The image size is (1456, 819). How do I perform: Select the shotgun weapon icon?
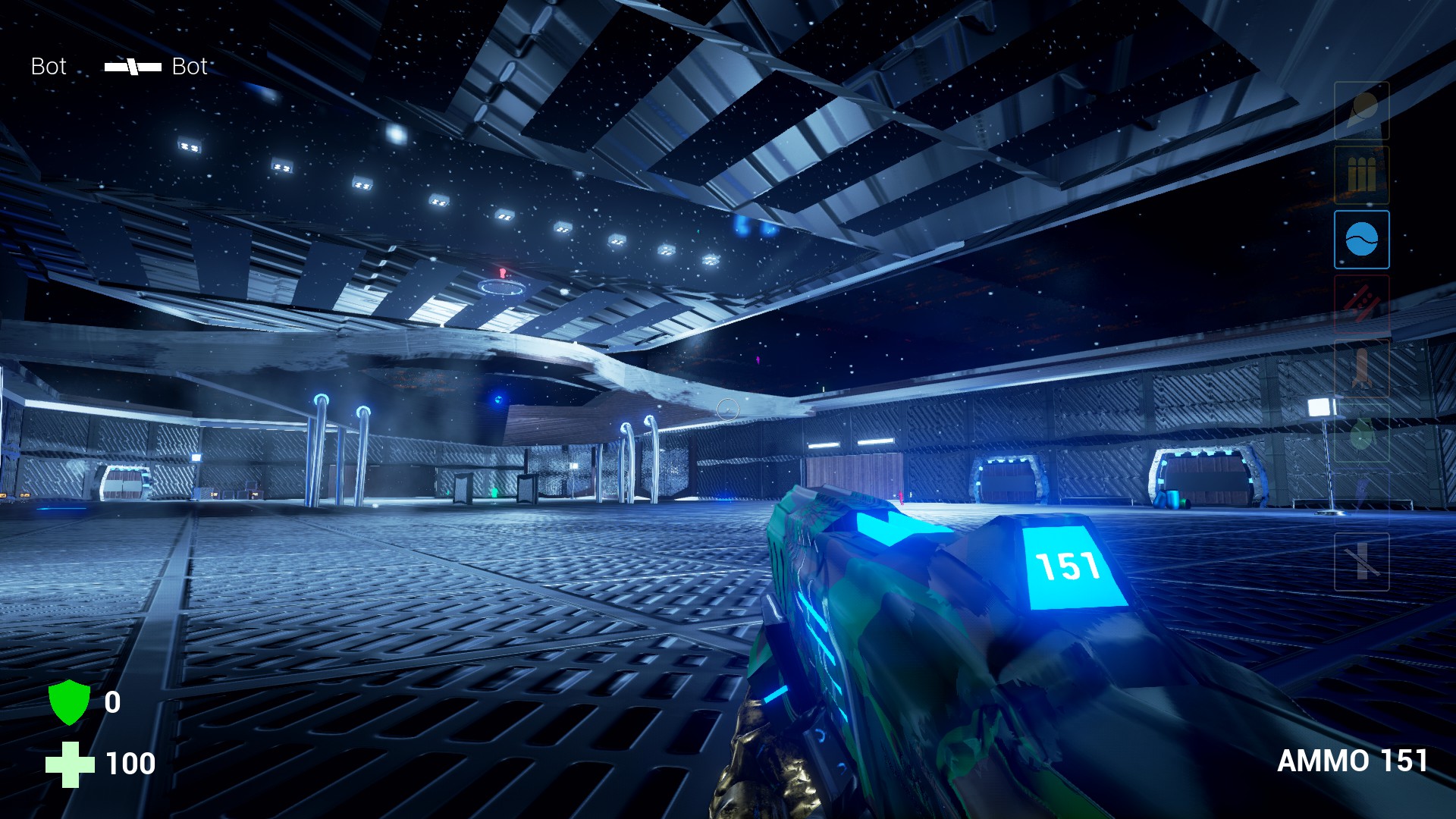pyautogui.click(x=1362, y=174)
